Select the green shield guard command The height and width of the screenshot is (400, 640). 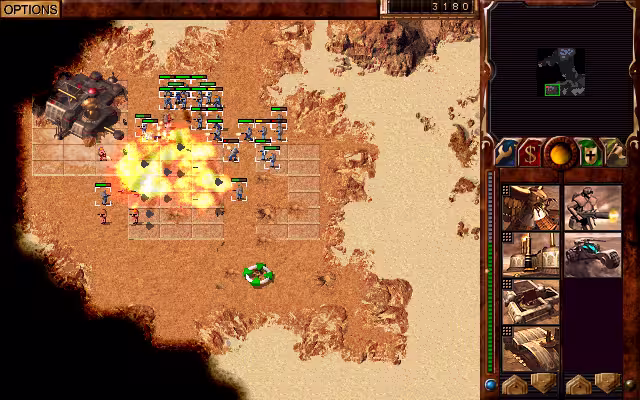589,153
